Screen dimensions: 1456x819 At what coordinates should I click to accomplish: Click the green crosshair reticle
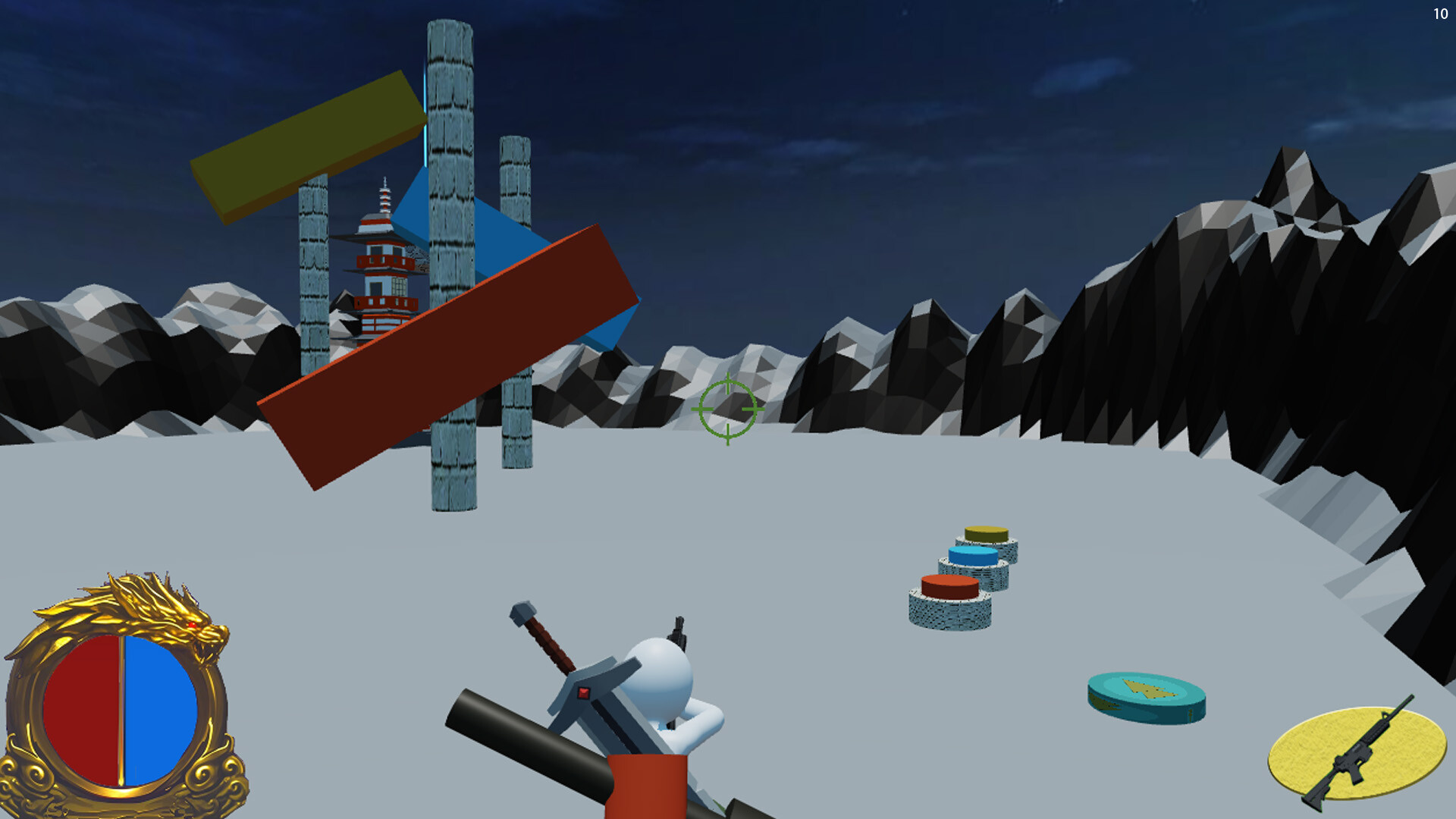[x=726, y=408]
